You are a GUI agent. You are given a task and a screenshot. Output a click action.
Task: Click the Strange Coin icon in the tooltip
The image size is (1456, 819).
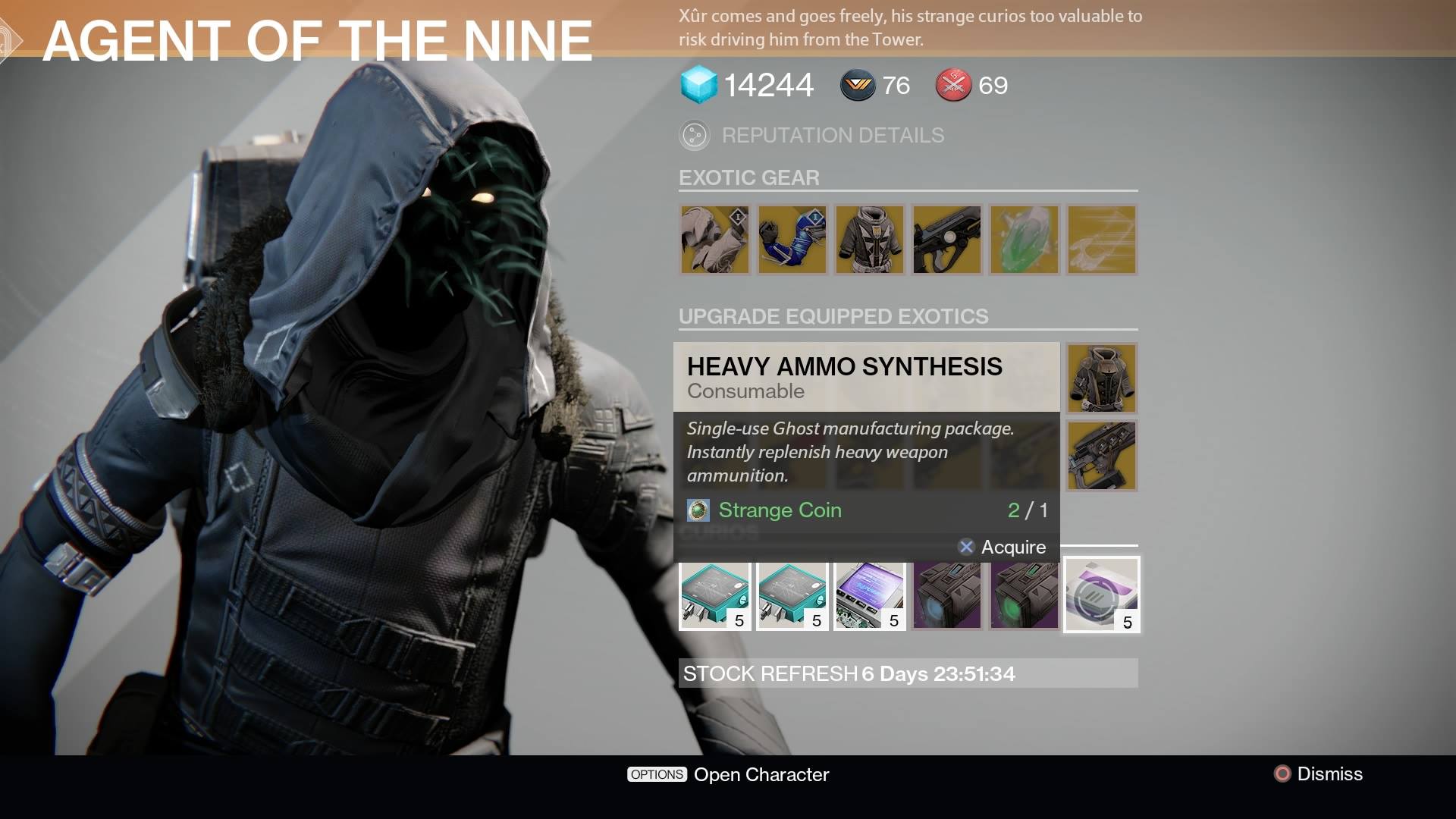coord(698,510)
